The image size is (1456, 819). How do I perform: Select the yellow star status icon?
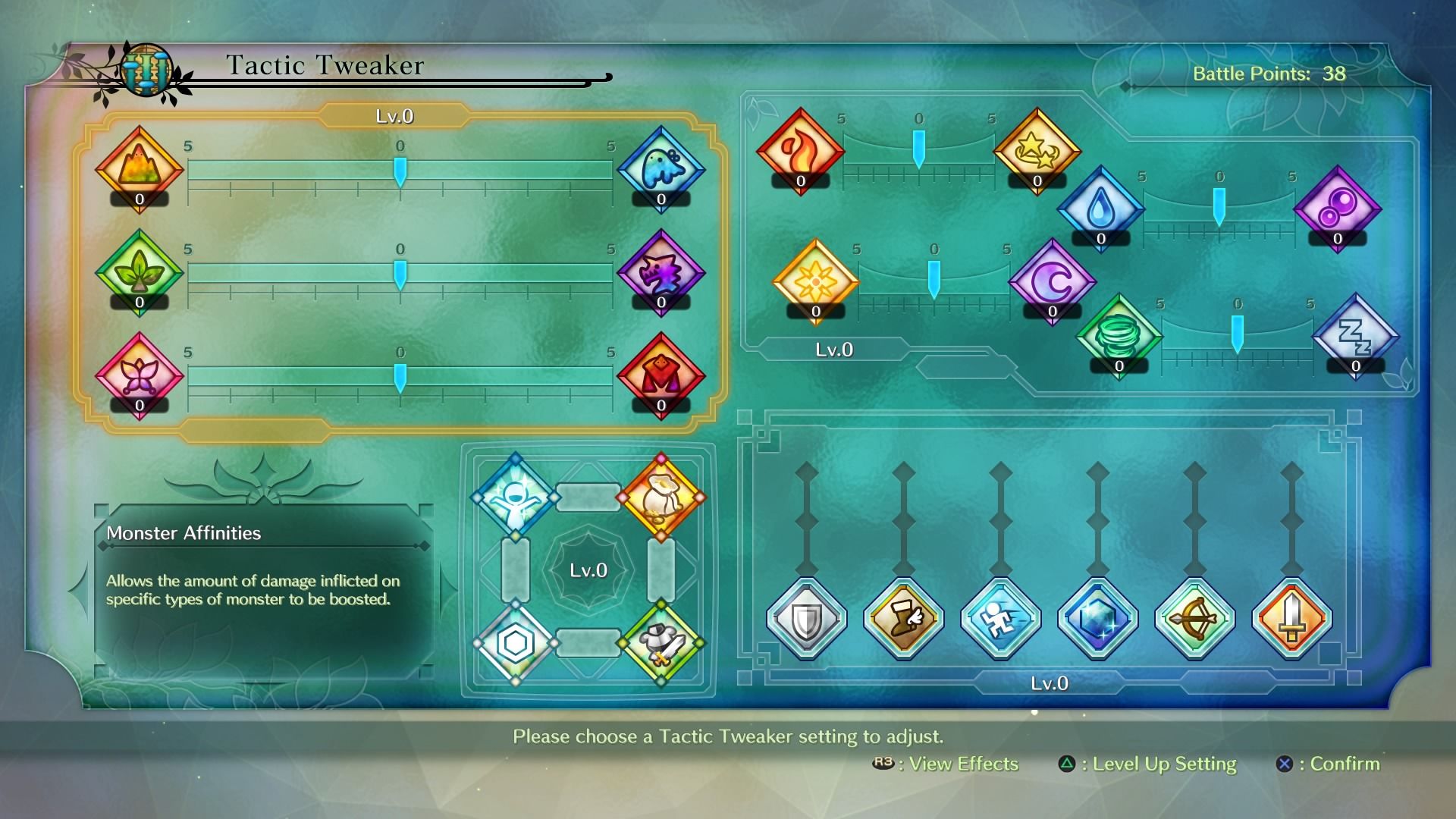[x=1037, y=149]
